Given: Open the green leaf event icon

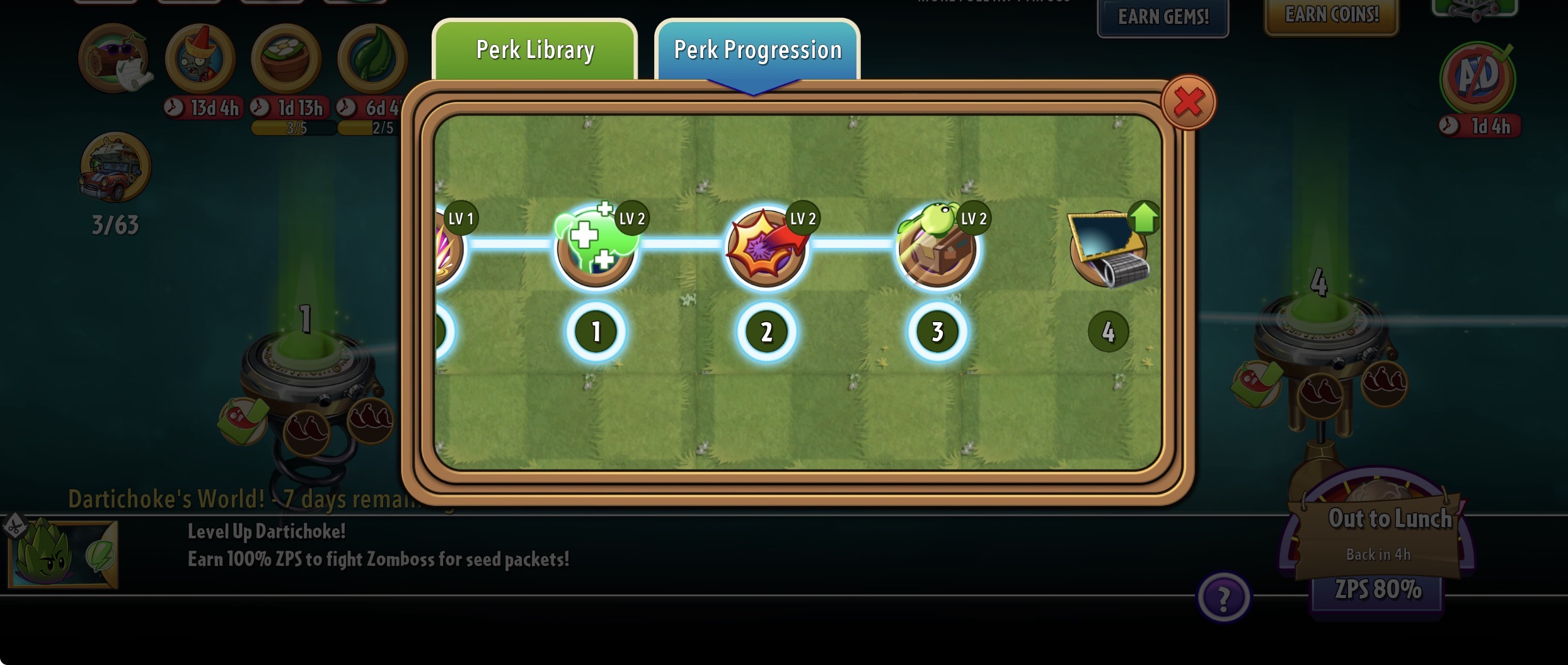Looking at the screenshot, I should [372, 59].
